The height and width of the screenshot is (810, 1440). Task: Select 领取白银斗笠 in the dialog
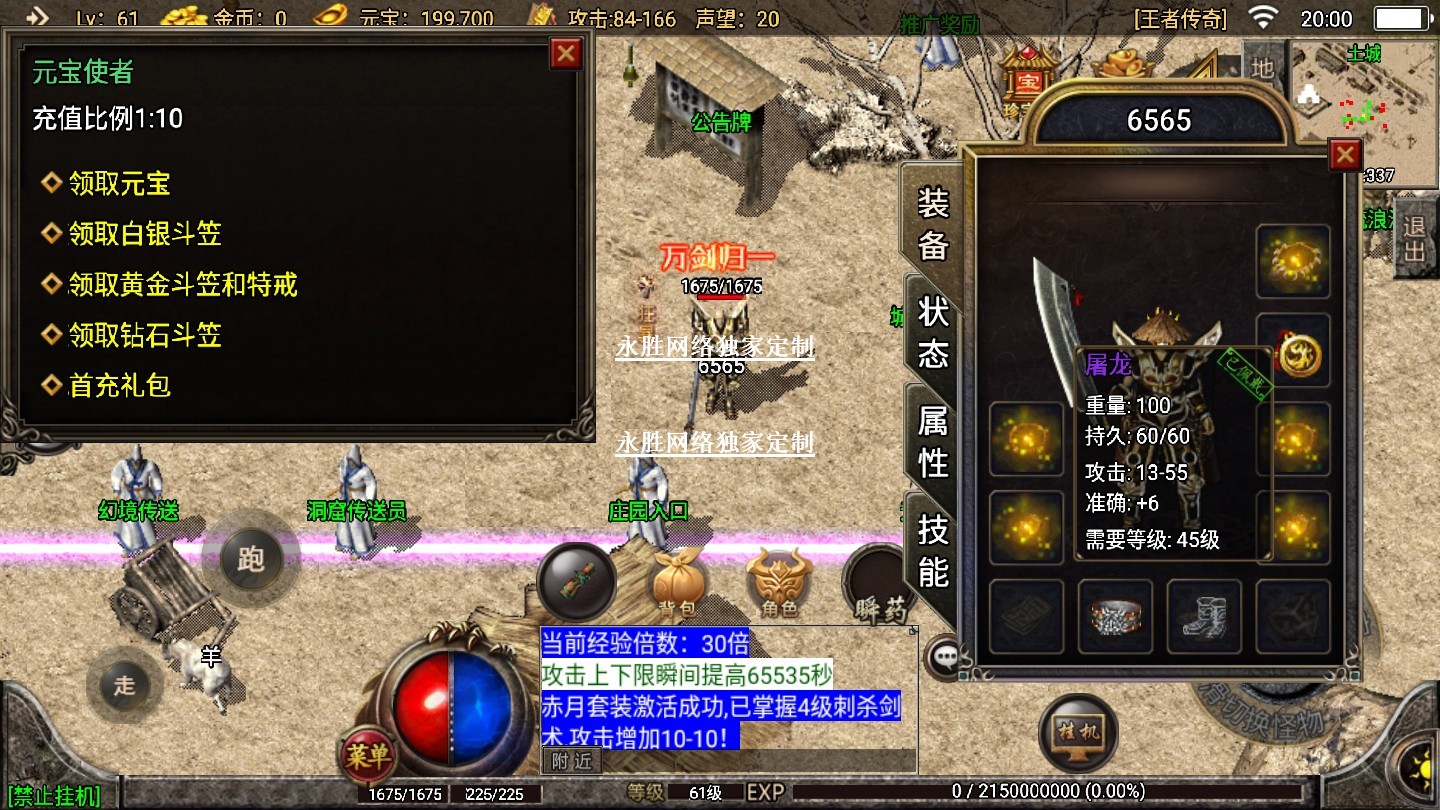pos(144,234)
